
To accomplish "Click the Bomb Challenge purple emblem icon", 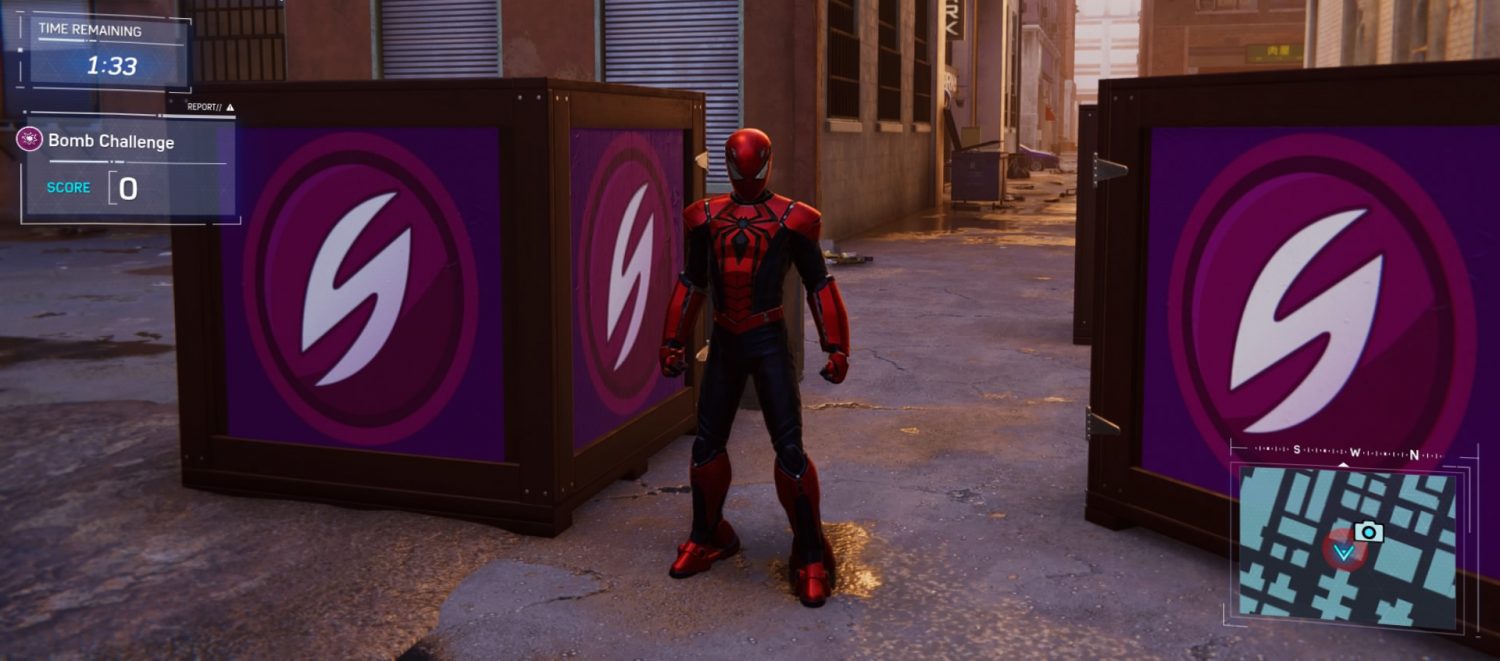I will click(29, 140).
